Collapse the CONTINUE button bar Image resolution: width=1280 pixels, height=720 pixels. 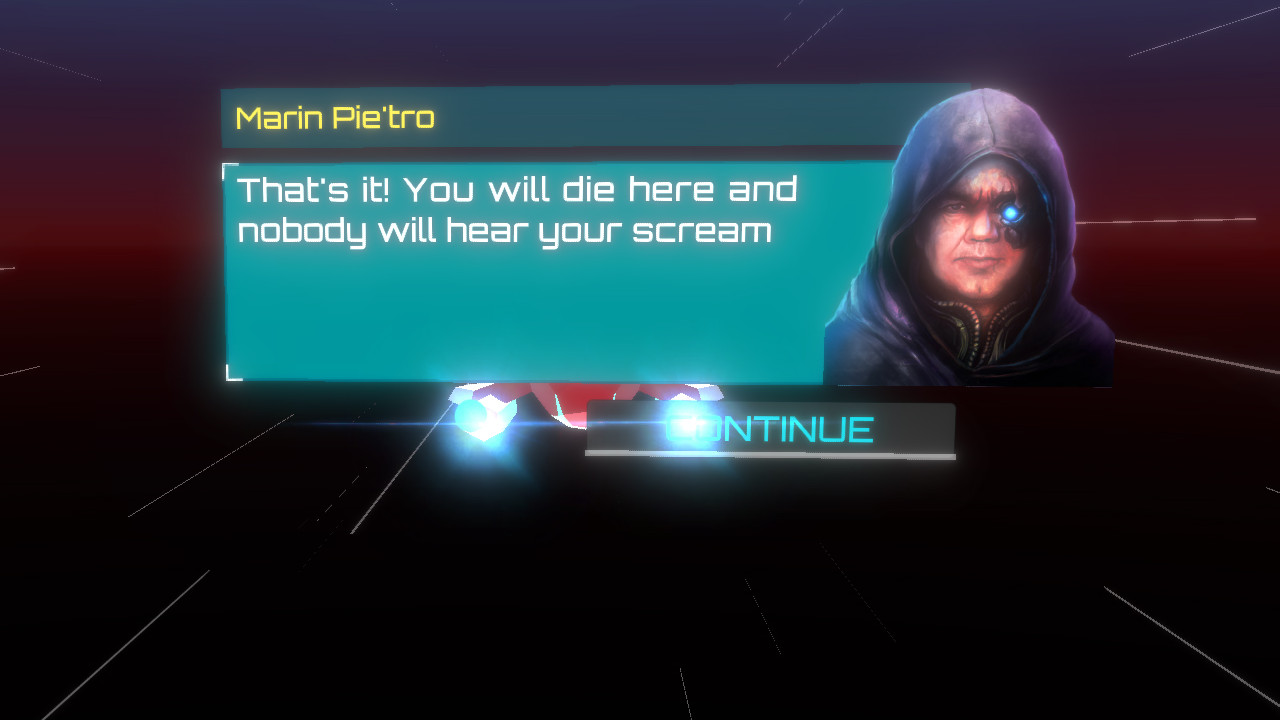(770, 430)
